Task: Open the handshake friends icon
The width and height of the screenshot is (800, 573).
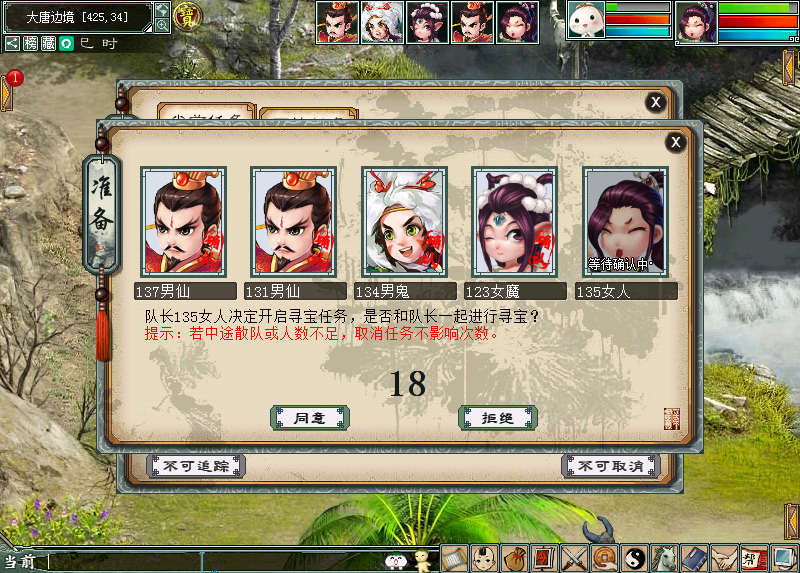Action: click(x=723, y=558)
